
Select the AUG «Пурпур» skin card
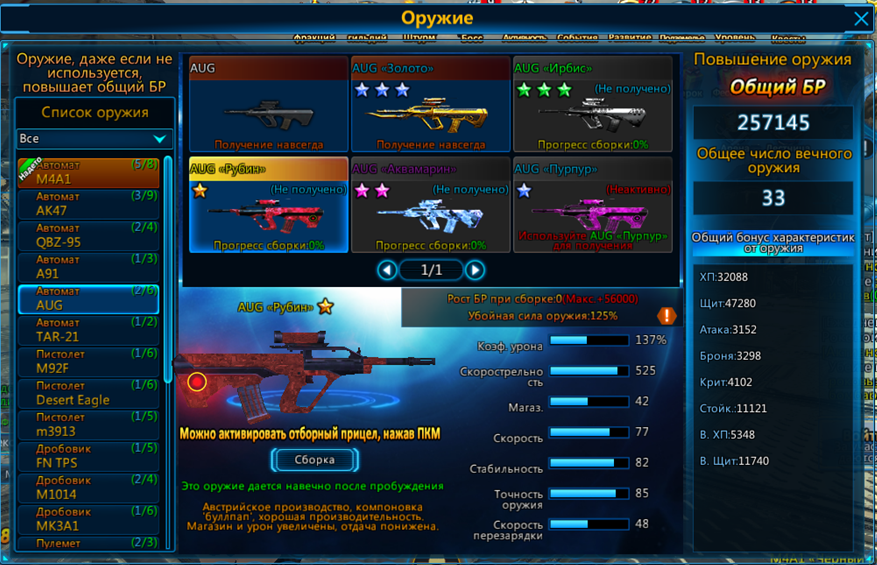click(x=592, y=204)
